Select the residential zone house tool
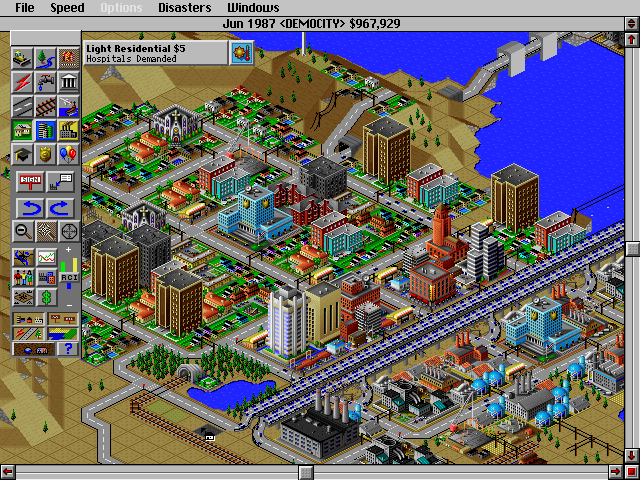Image resolution: width=640 pixels, height=480 pixels. (x=23, y=130)
